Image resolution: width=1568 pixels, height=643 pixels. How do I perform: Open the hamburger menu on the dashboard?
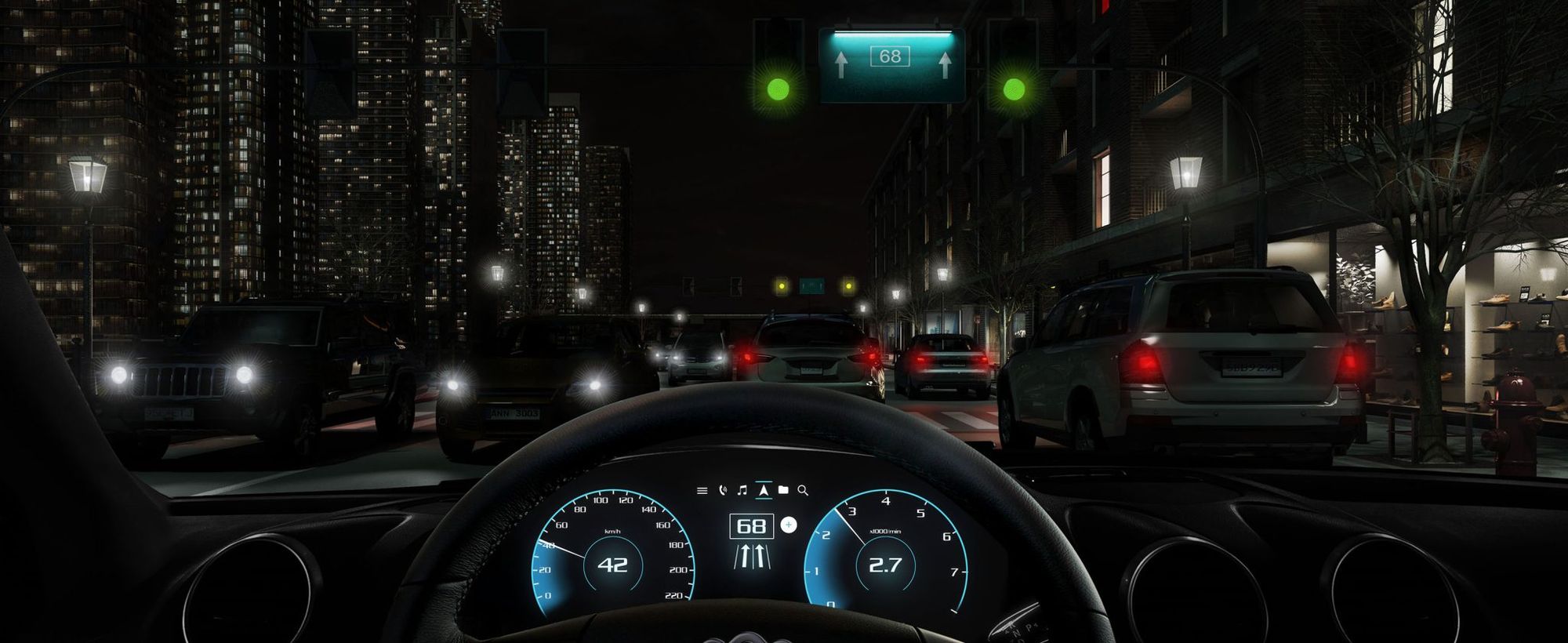pos(702,491)
